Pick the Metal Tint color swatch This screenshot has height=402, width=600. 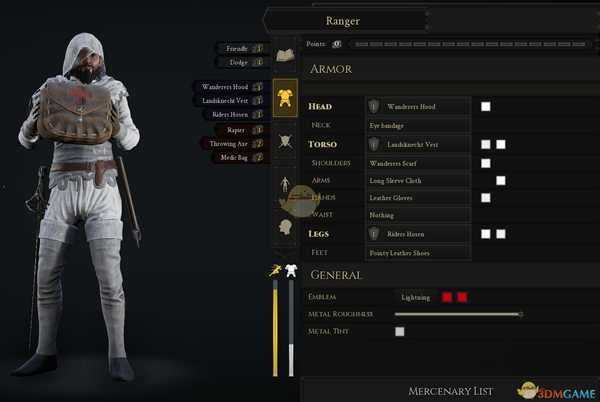(x=400, y=331)
